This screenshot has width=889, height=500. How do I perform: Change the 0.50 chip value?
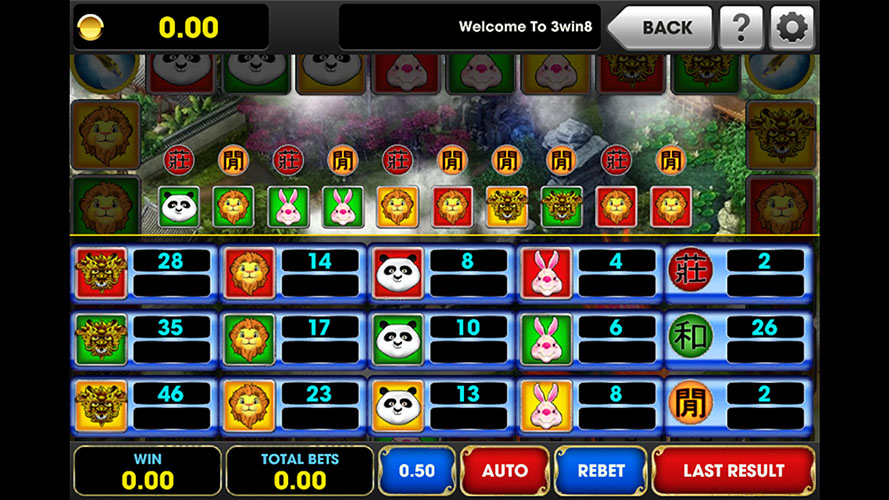[x=417, y=470]
